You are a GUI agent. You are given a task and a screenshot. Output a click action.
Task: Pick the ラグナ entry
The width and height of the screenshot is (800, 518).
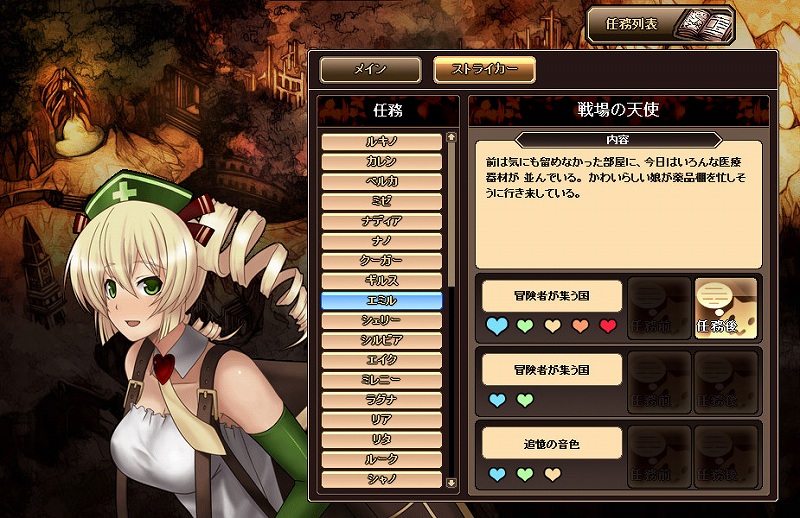pyautogui.click(x=381, y=400)
